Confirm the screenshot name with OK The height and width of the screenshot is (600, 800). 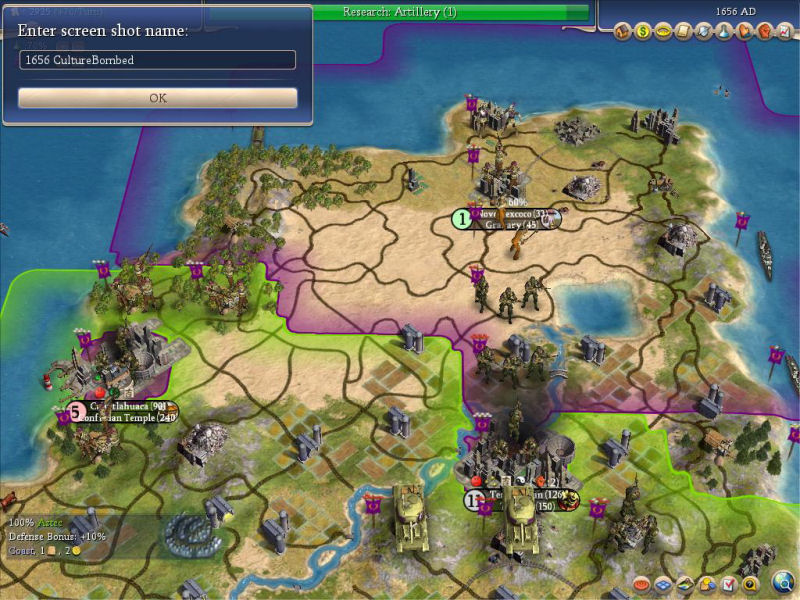pos(158,98)
